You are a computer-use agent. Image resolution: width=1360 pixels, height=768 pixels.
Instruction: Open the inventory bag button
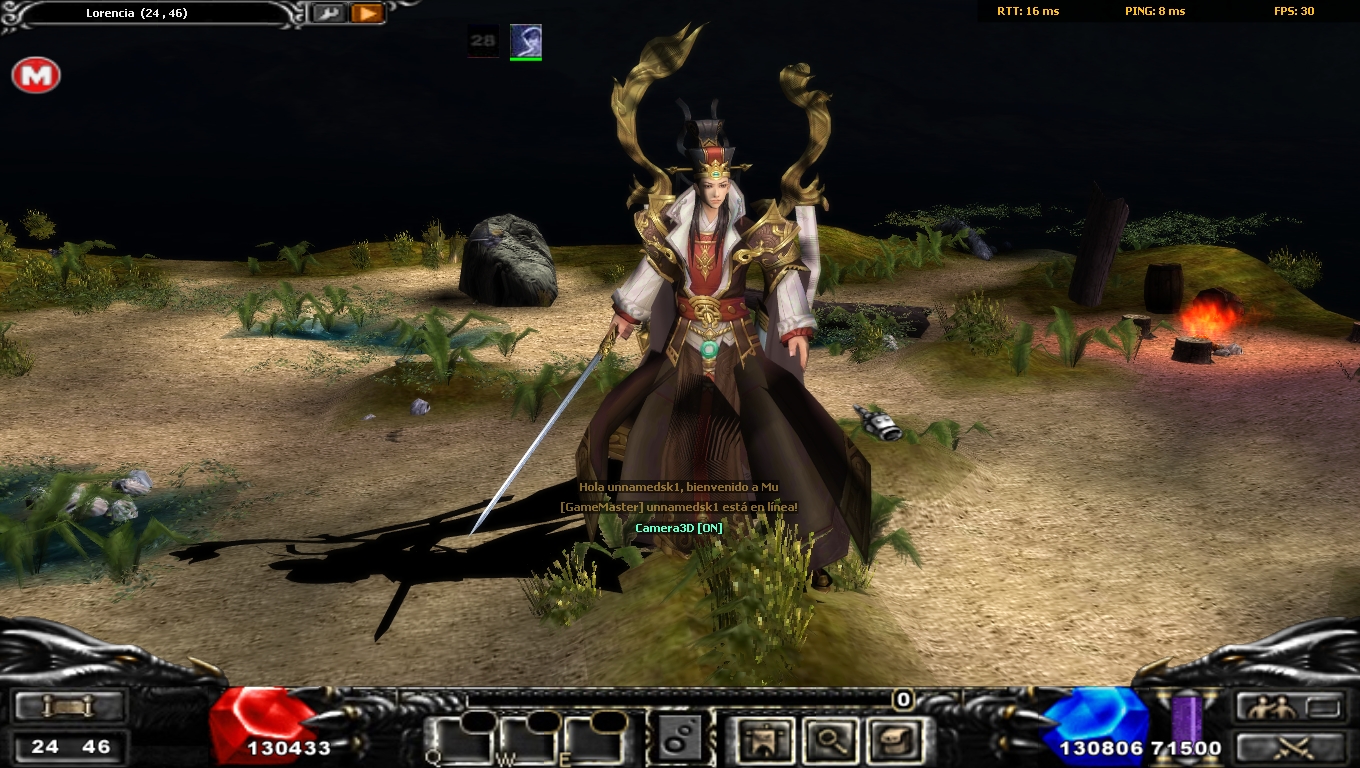894,741
